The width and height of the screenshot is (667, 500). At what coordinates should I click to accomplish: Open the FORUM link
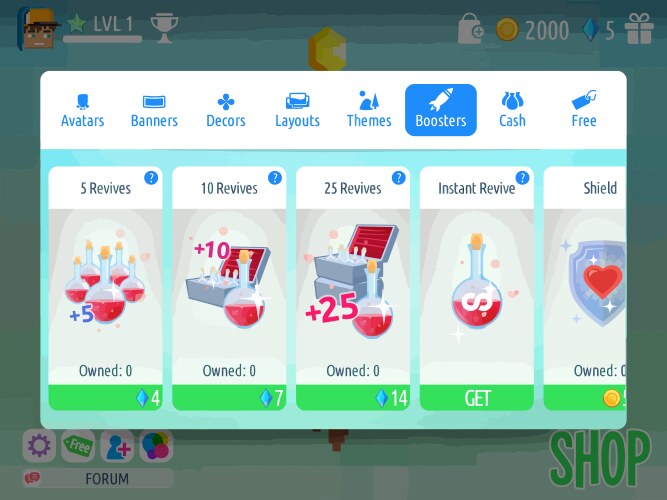pos(107,478)
